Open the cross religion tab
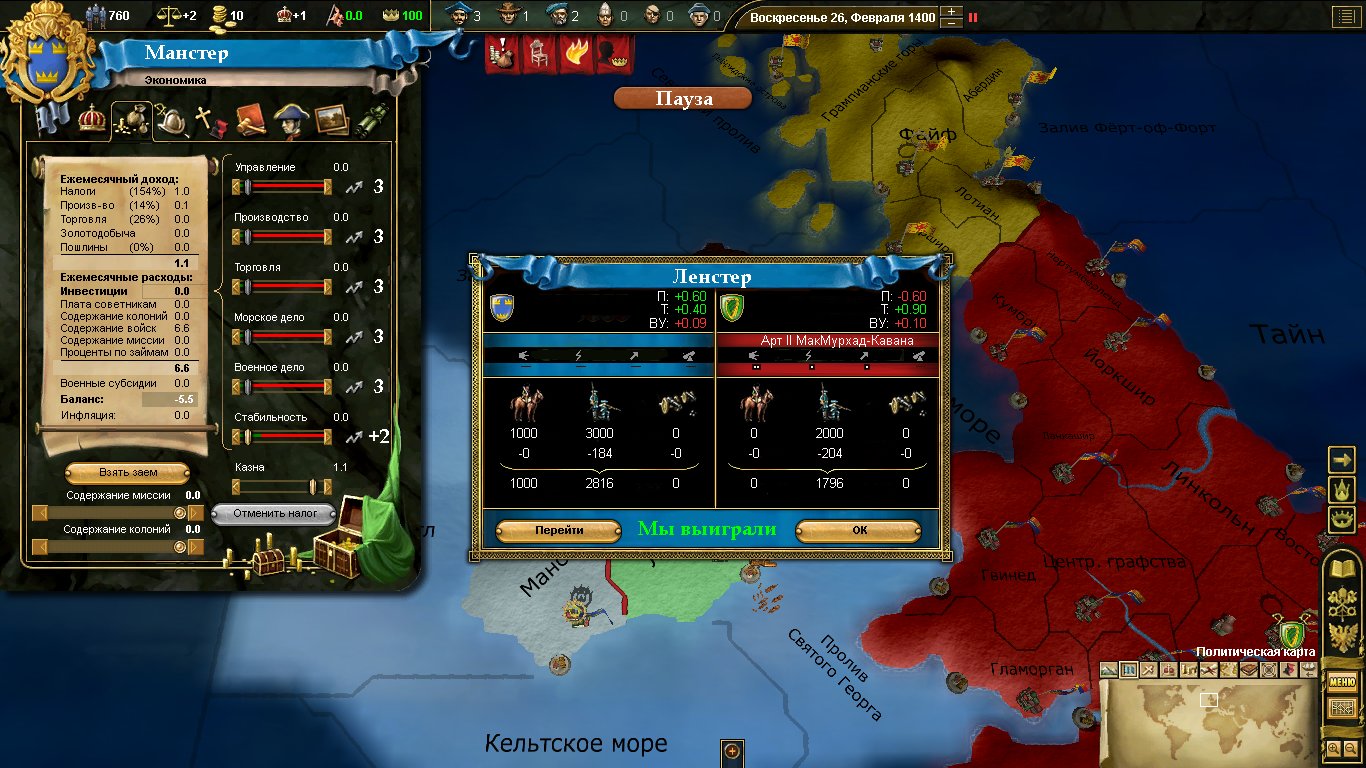 coord(209,120)
